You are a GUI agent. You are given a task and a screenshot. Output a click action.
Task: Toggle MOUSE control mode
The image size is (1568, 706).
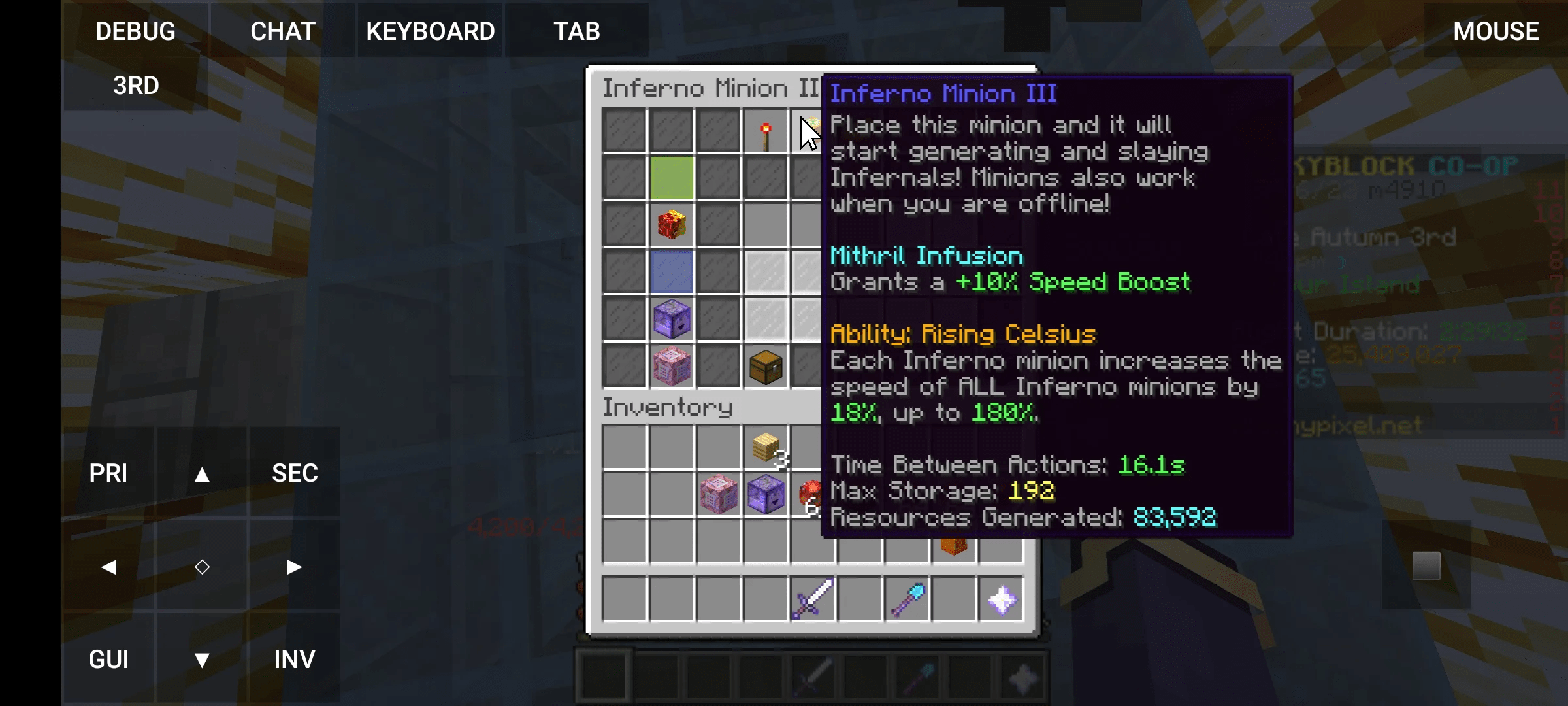[1495, 30]
